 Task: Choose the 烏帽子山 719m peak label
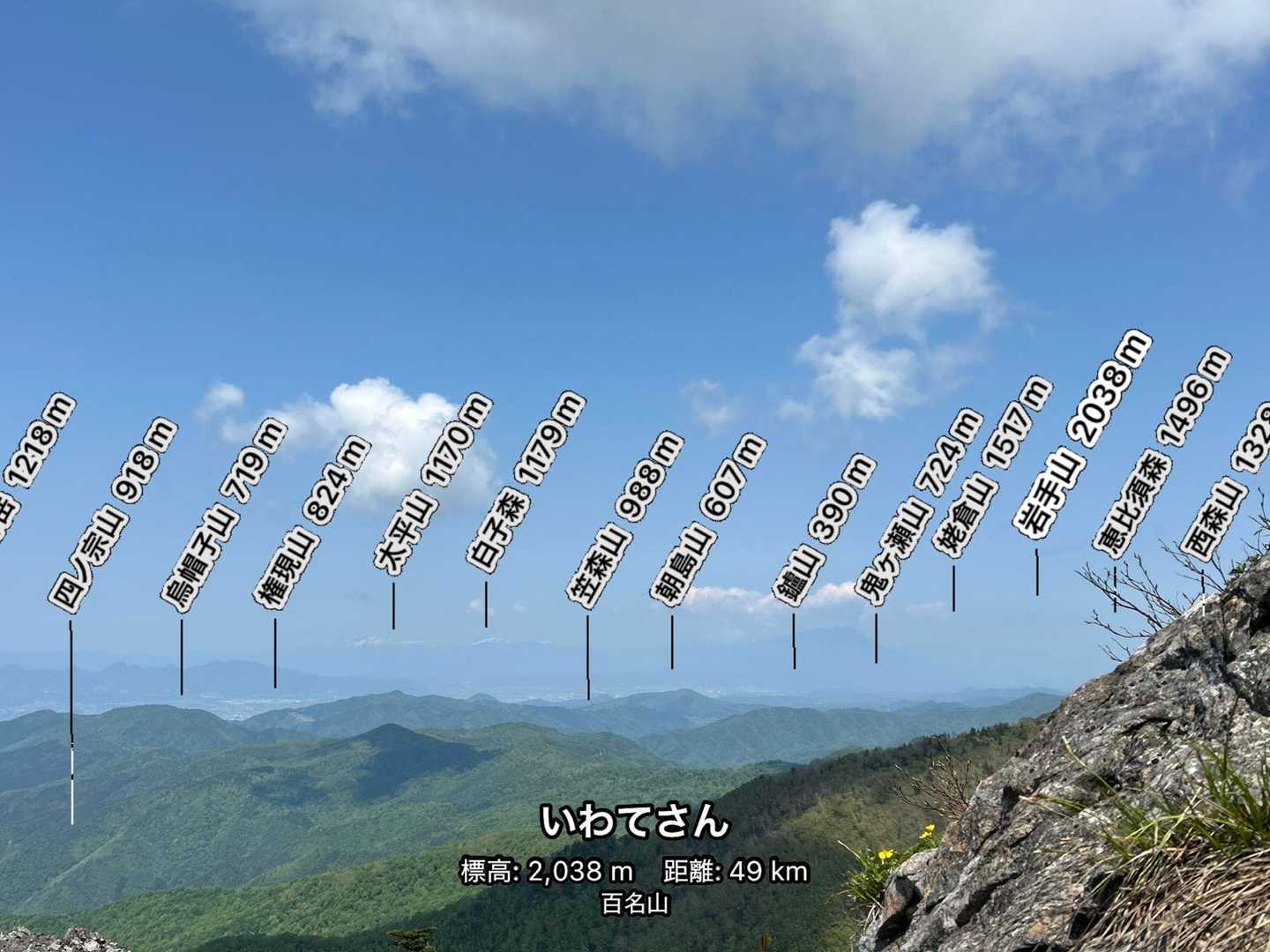(x=223, y=515)
